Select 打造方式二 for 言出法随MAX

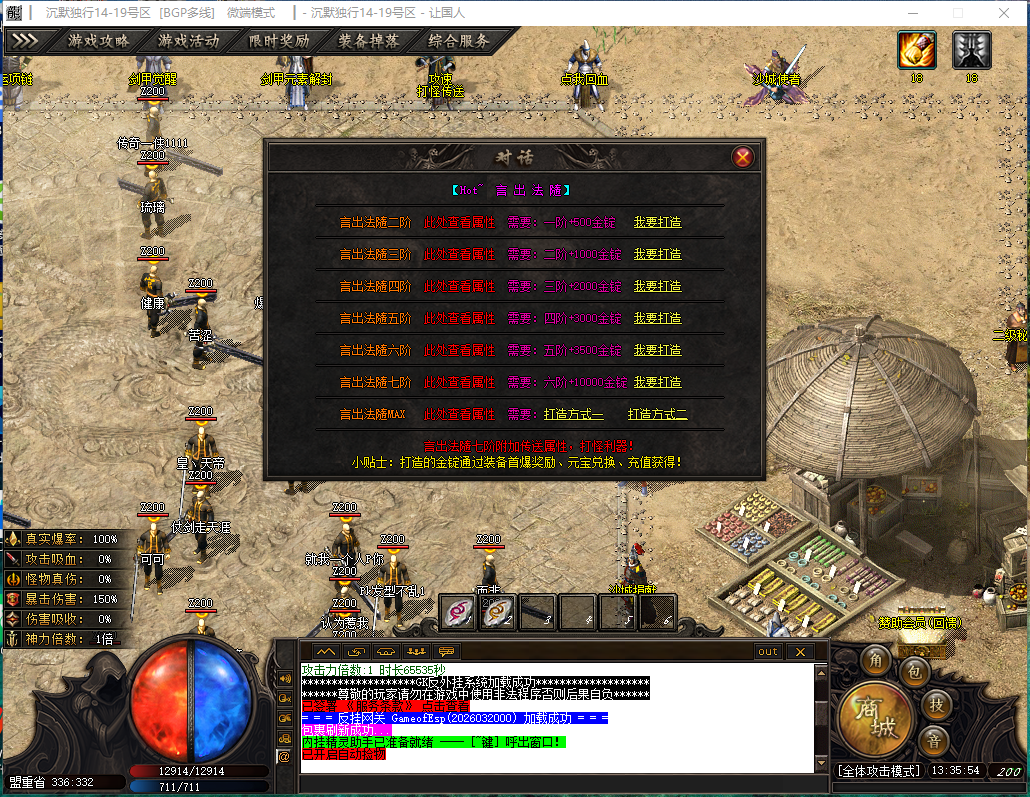pos(657,414)
